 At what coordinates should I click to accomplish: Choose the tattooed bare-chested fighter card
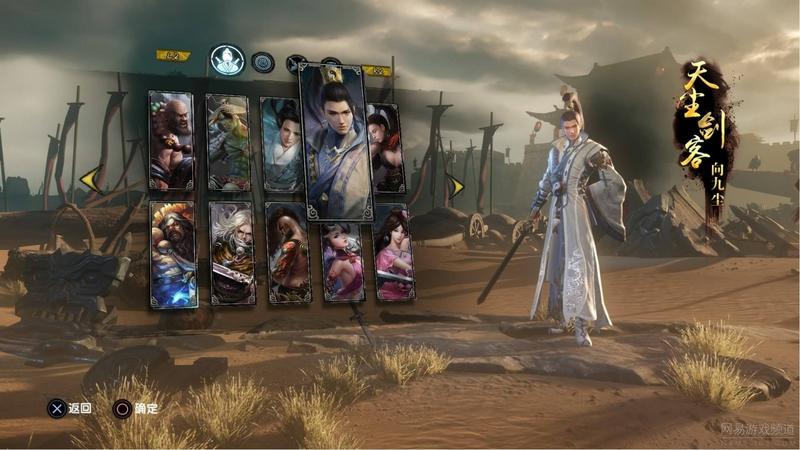288,253
